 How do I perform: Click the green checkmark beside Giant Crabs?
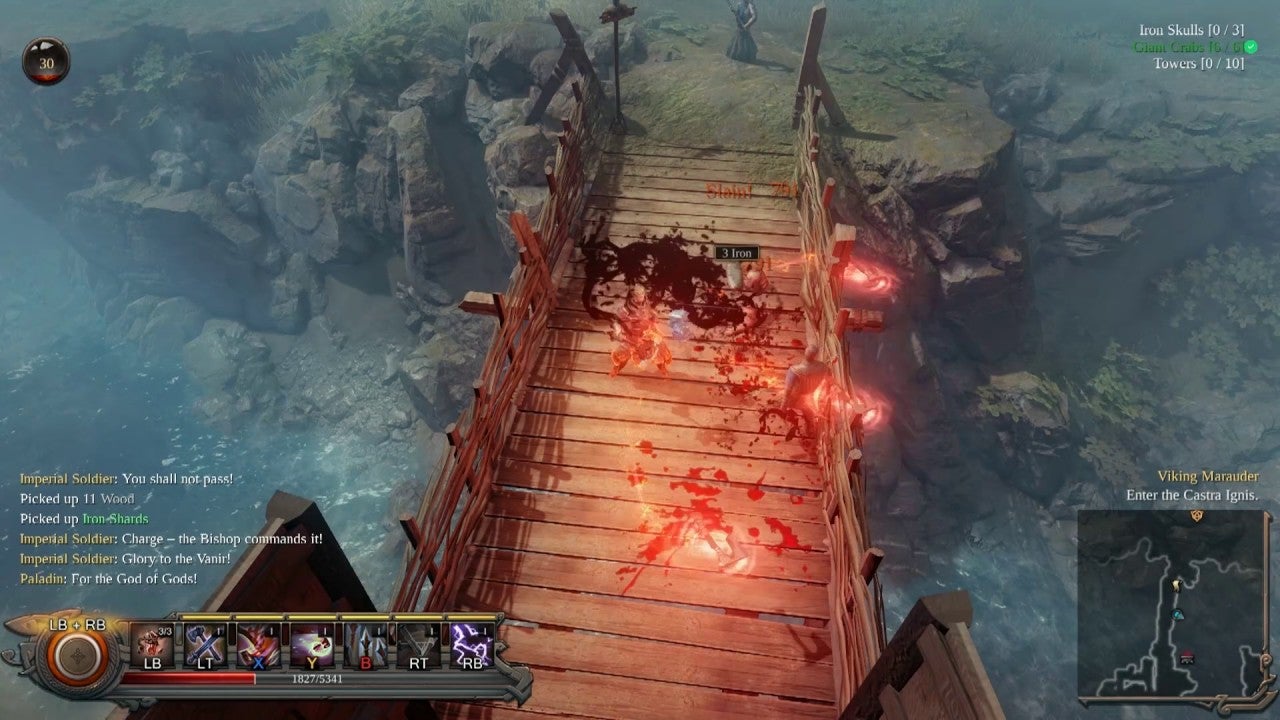click(1251, 46)
